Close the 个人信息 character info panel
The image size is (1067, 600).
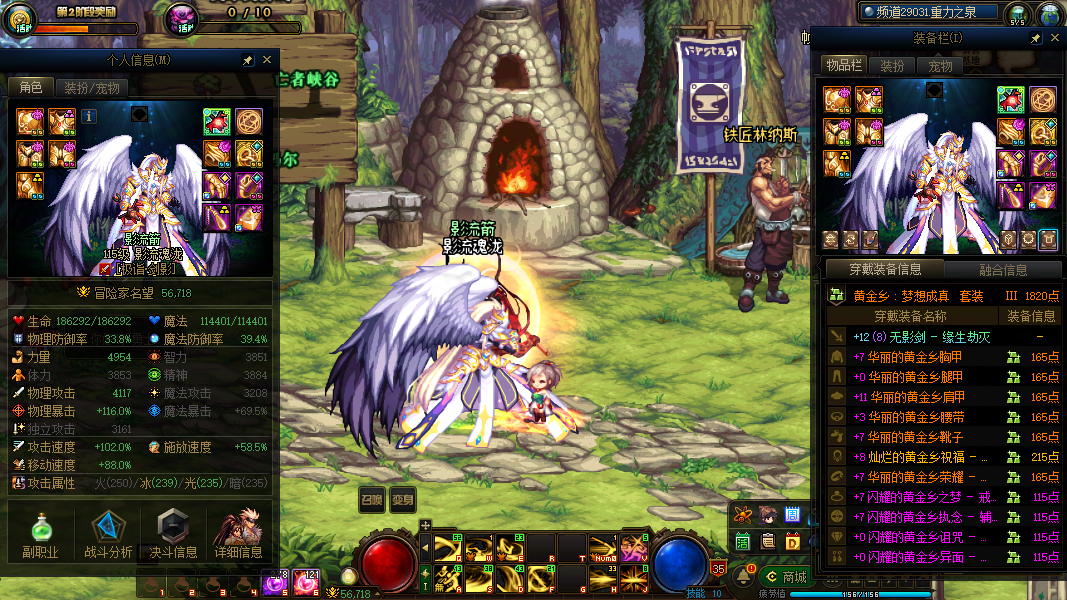[265, 60]
